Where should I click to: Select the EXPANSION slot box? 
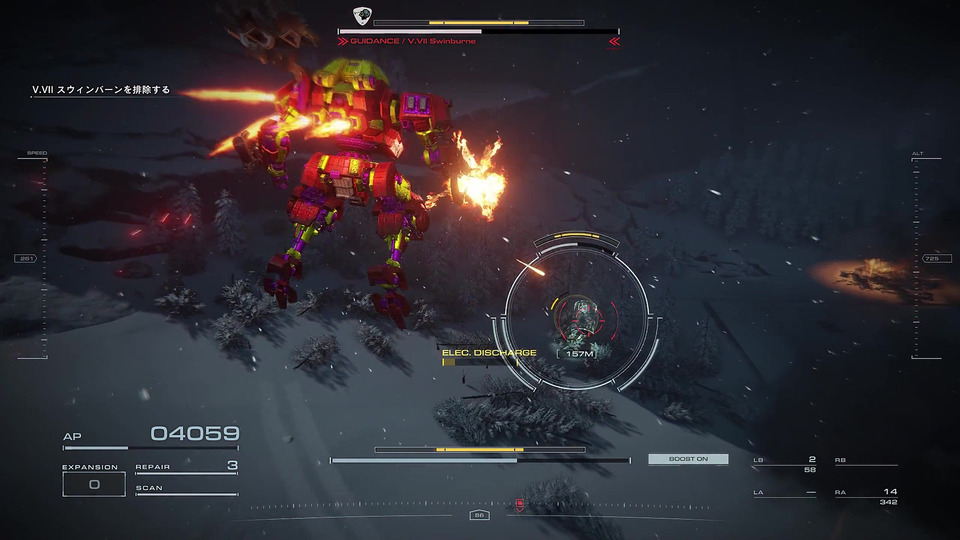(x=93, y=484)
